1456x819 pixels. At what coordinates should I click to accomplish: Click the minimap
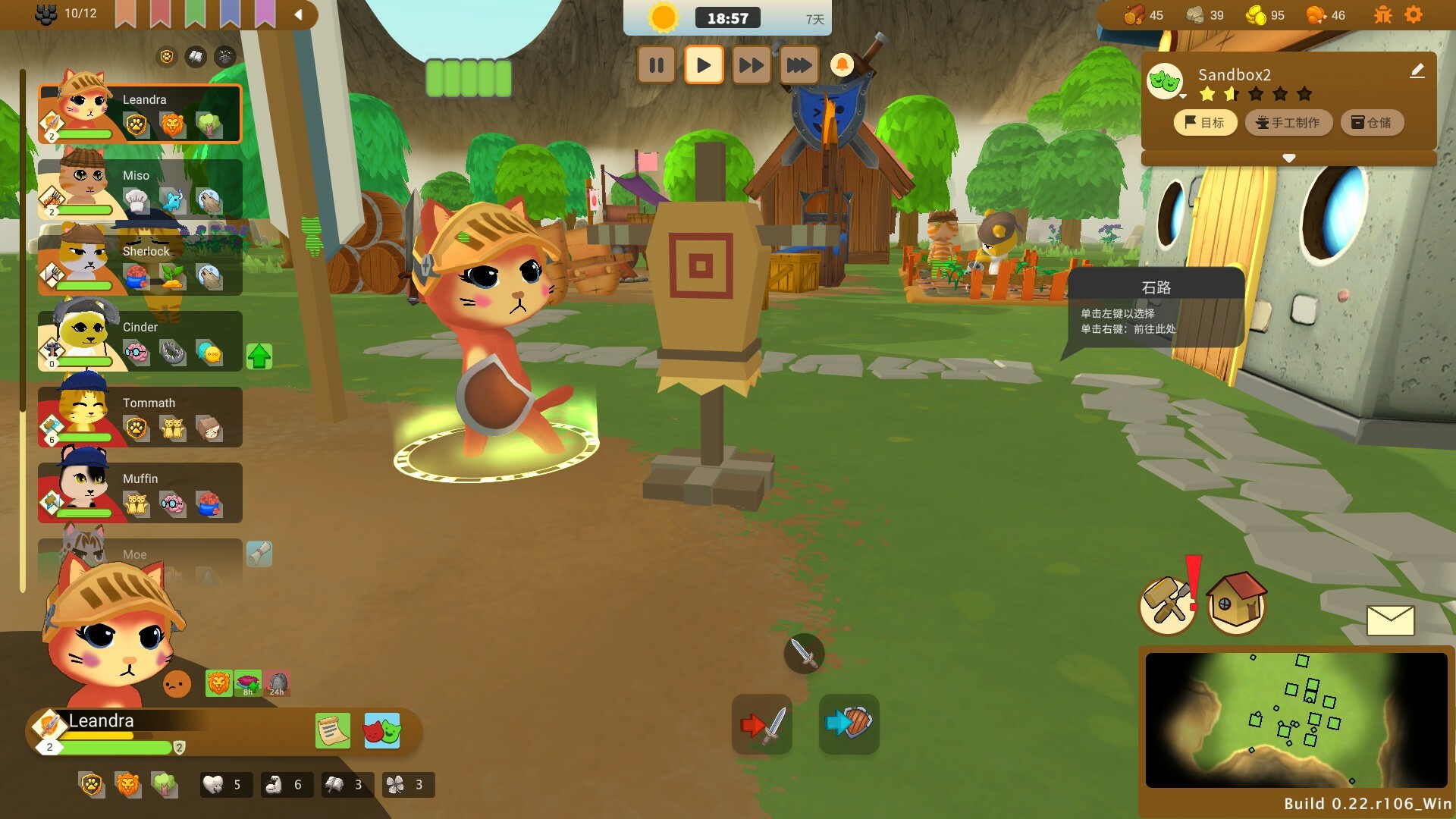1295,720
